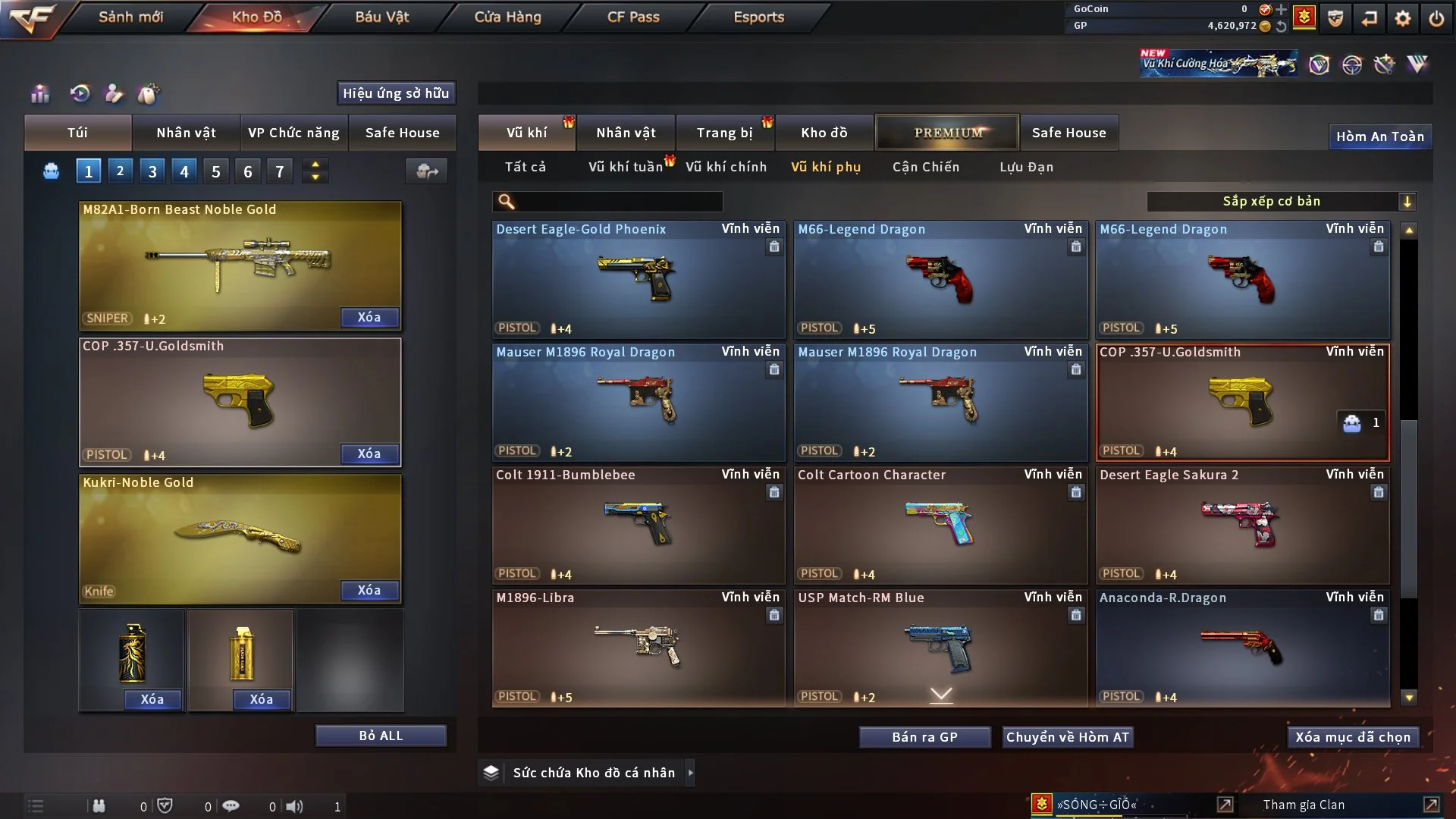The height and width of the screenshot is (819, 1456).
Task: Go to the Báu Vật menu
Action: 381,17
